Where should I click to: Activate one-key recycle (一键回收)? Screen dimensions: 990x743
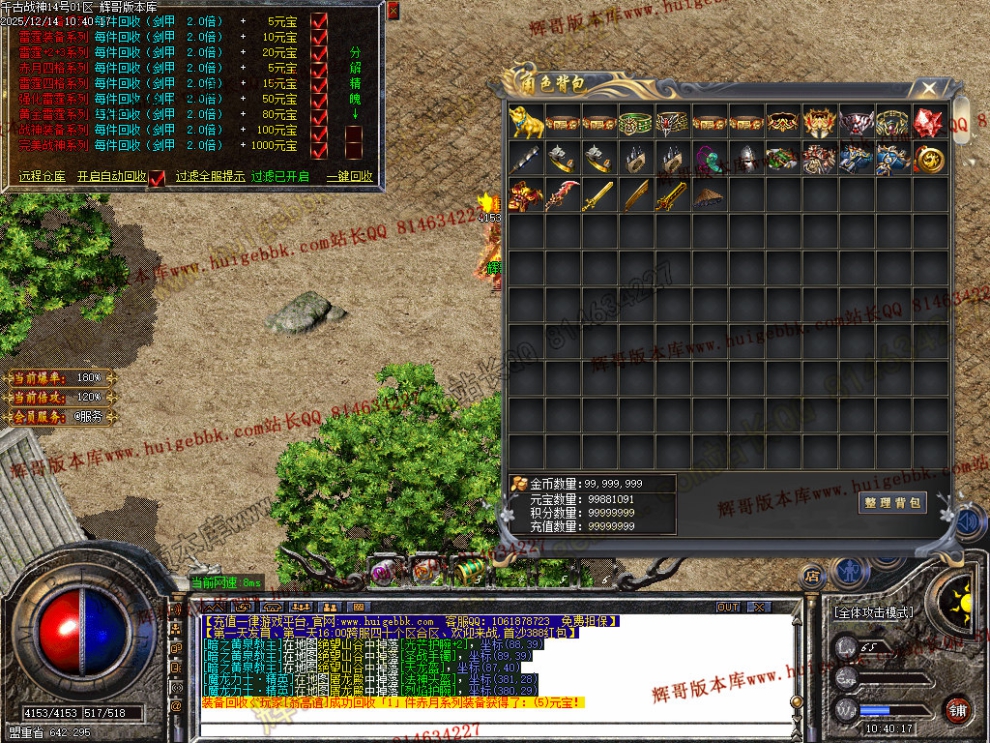tap(349, 176)
